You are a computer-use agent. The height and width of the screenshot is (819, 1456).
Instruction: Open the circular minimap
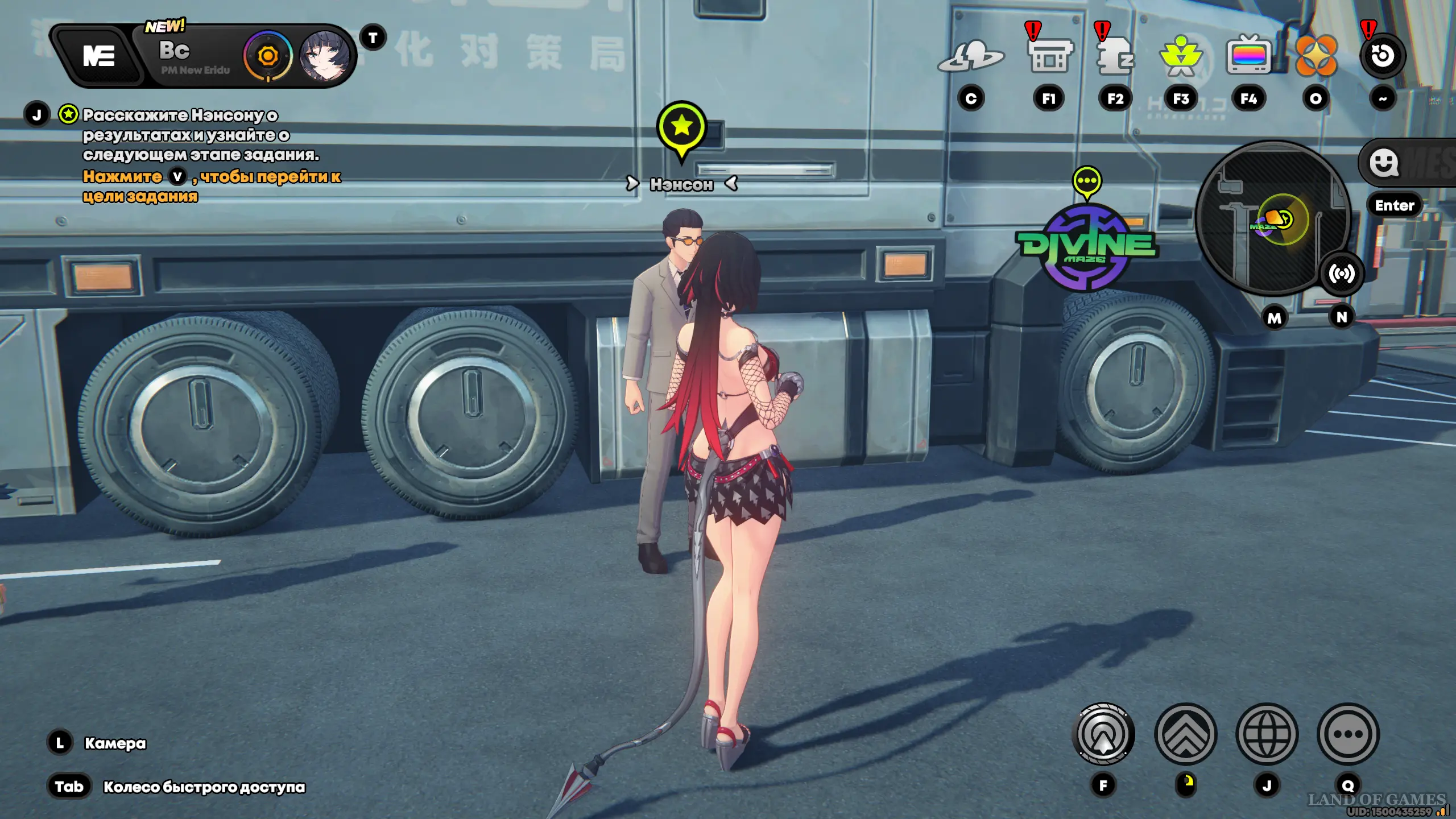1272,219
